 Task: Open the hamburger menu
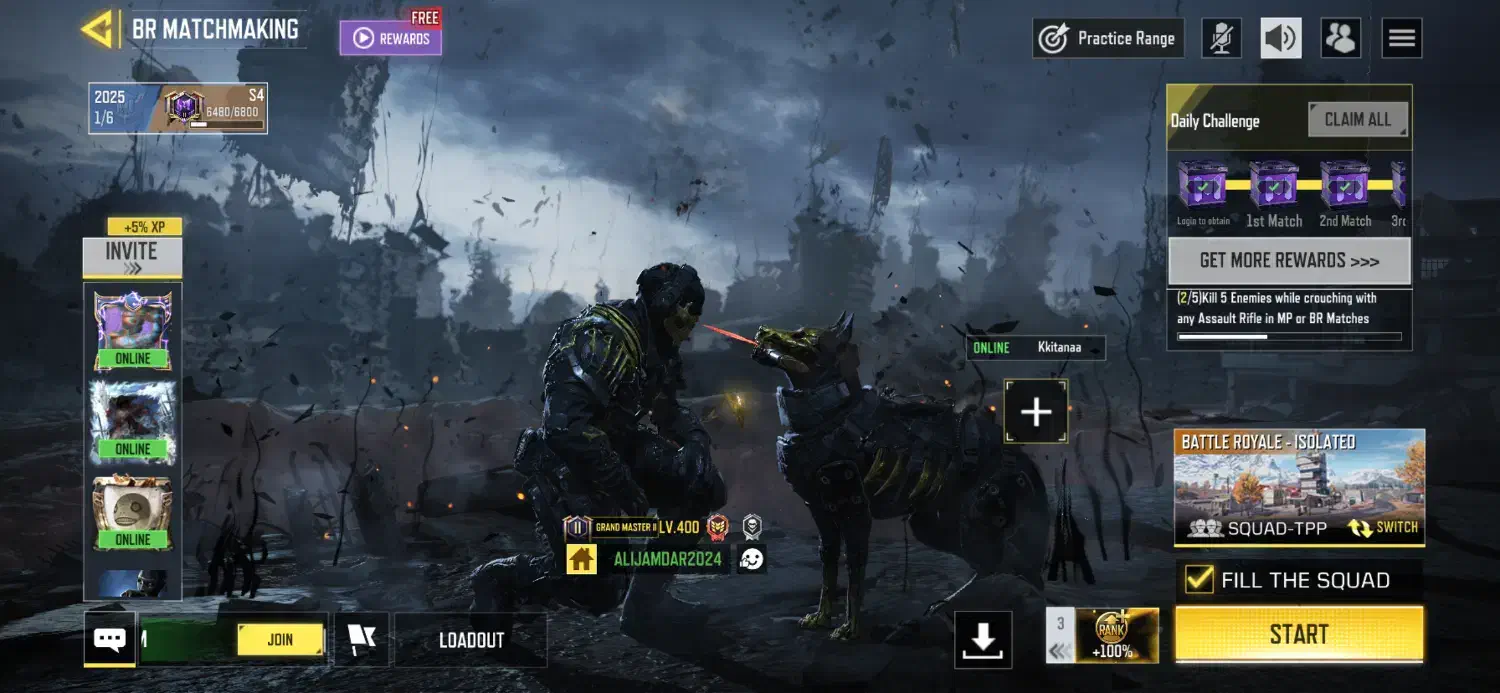[1401, 39]
